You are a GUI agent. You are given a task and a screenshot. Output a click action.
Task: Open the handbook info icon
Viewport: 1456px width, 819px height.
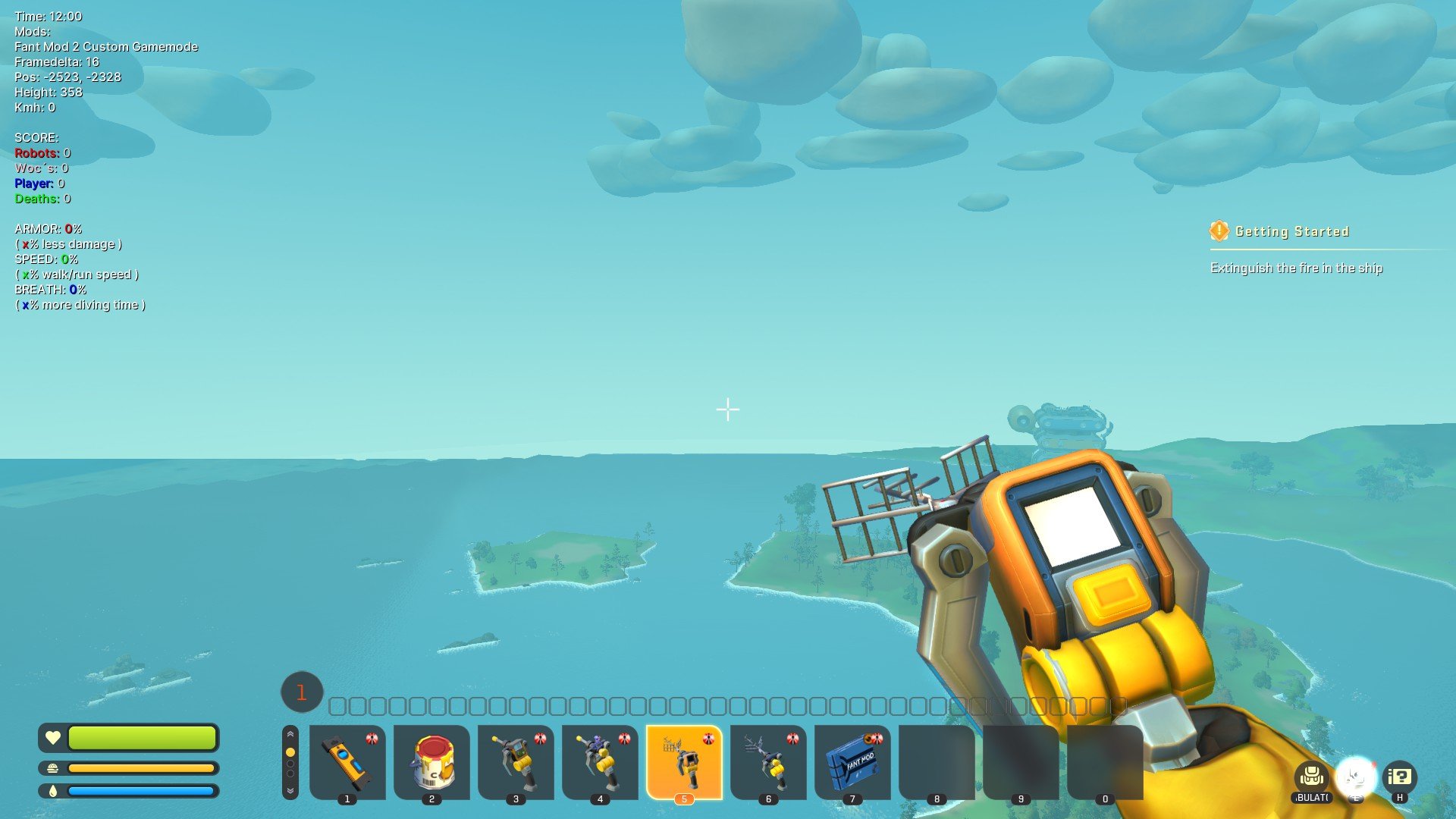[1399, 777]
